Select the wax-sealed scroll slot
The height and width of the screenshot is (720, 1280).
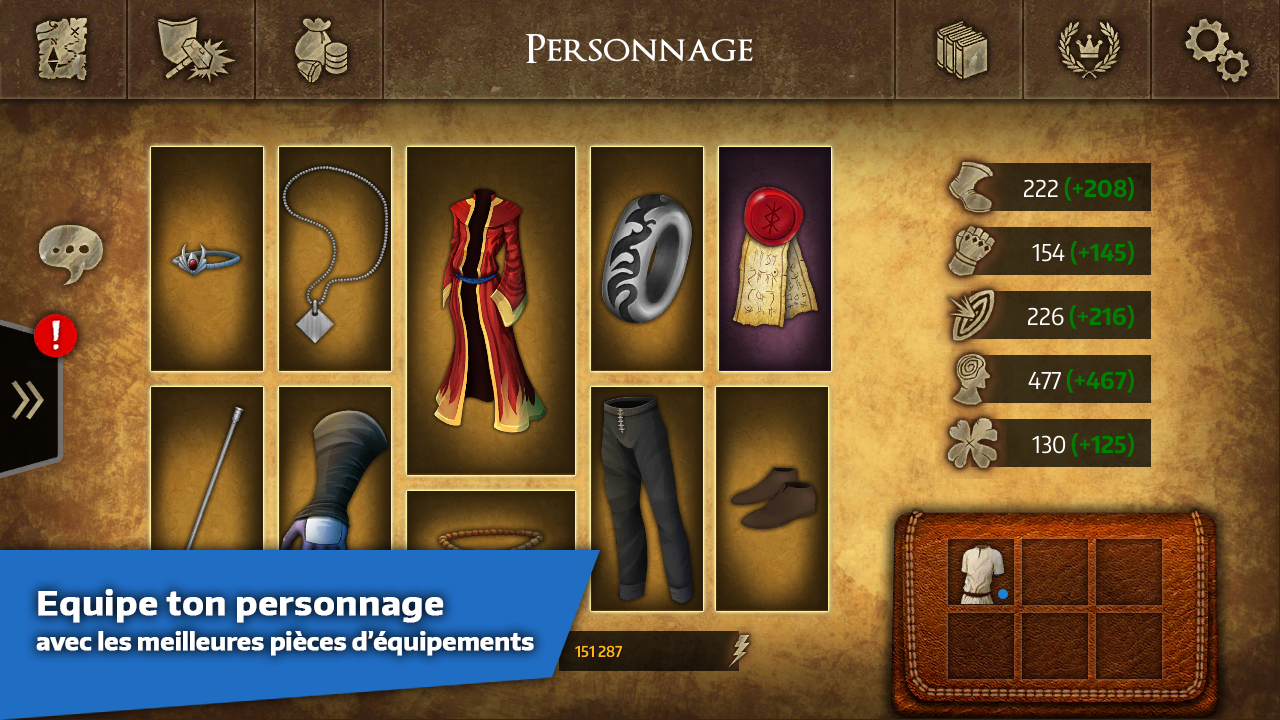pyautogui.click(x=775, y=259)
